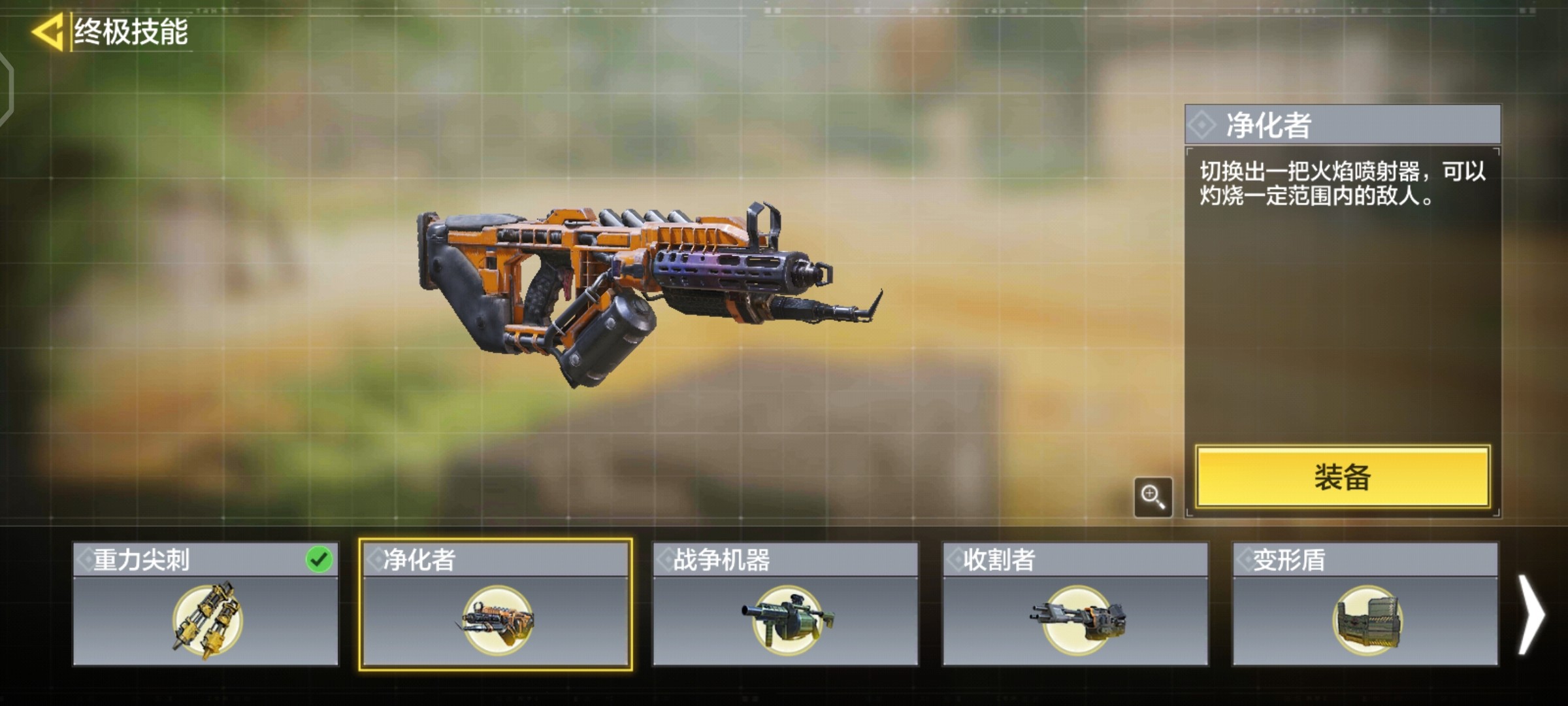
Task: Pick the 收割者 skill card
Action: pyautogui.click(x=1075, y=604)
